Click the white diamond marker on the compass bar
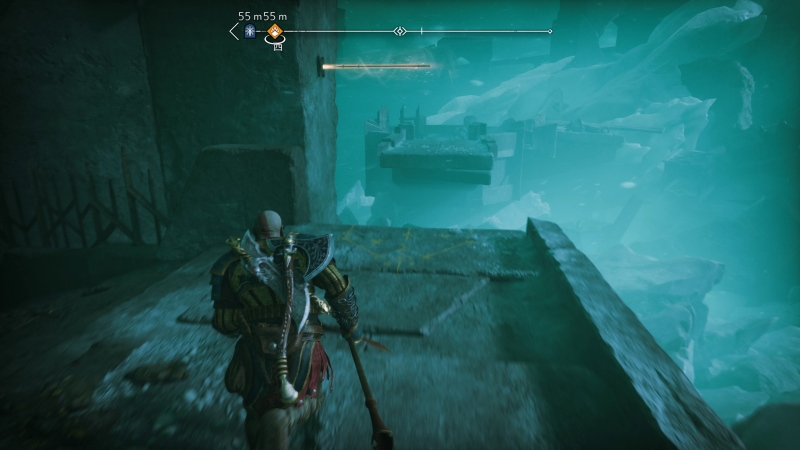This screenshot has height=450, width=800. [400, 31]
